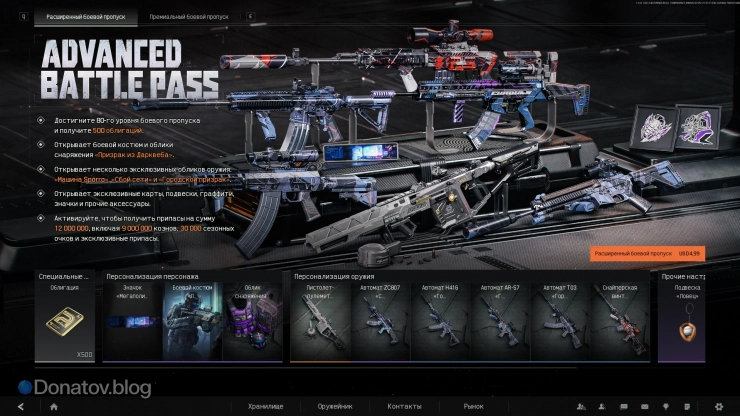Inspect the Пистолет-пулемёт weapon skin
Viewport: 740px width, 416px height.
tap(318, 321)
